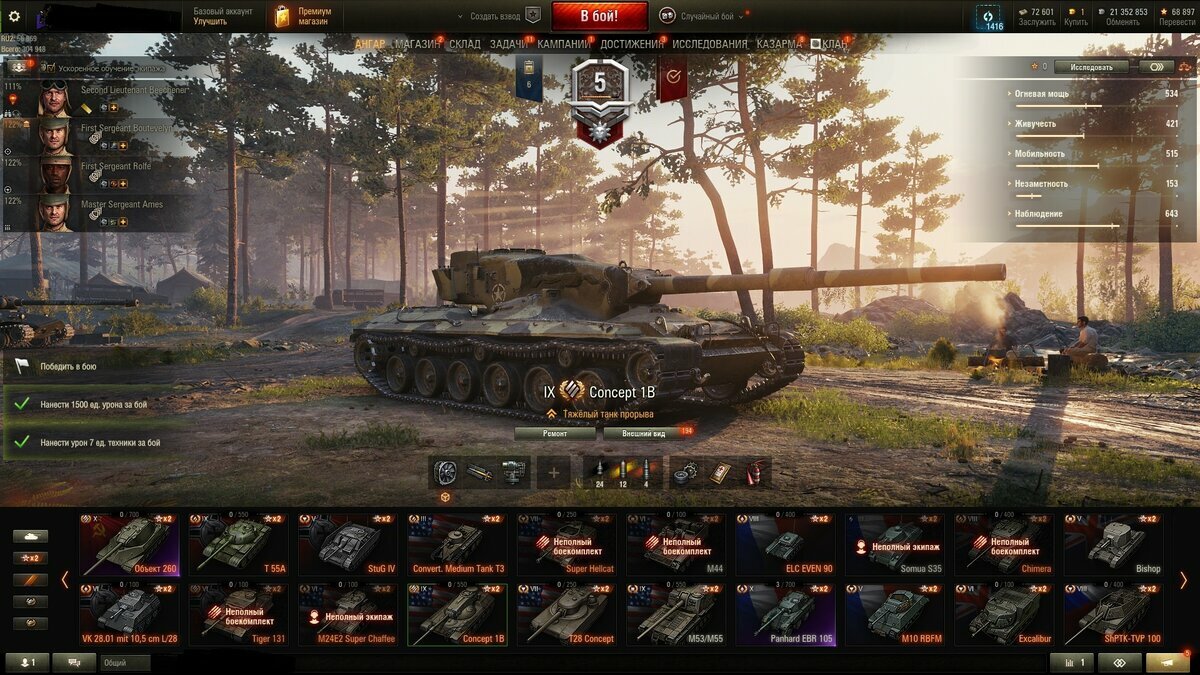Open the ЗАДАЧИ tab
Screen dimensions: 1200x675
click(x=508, y=44)
